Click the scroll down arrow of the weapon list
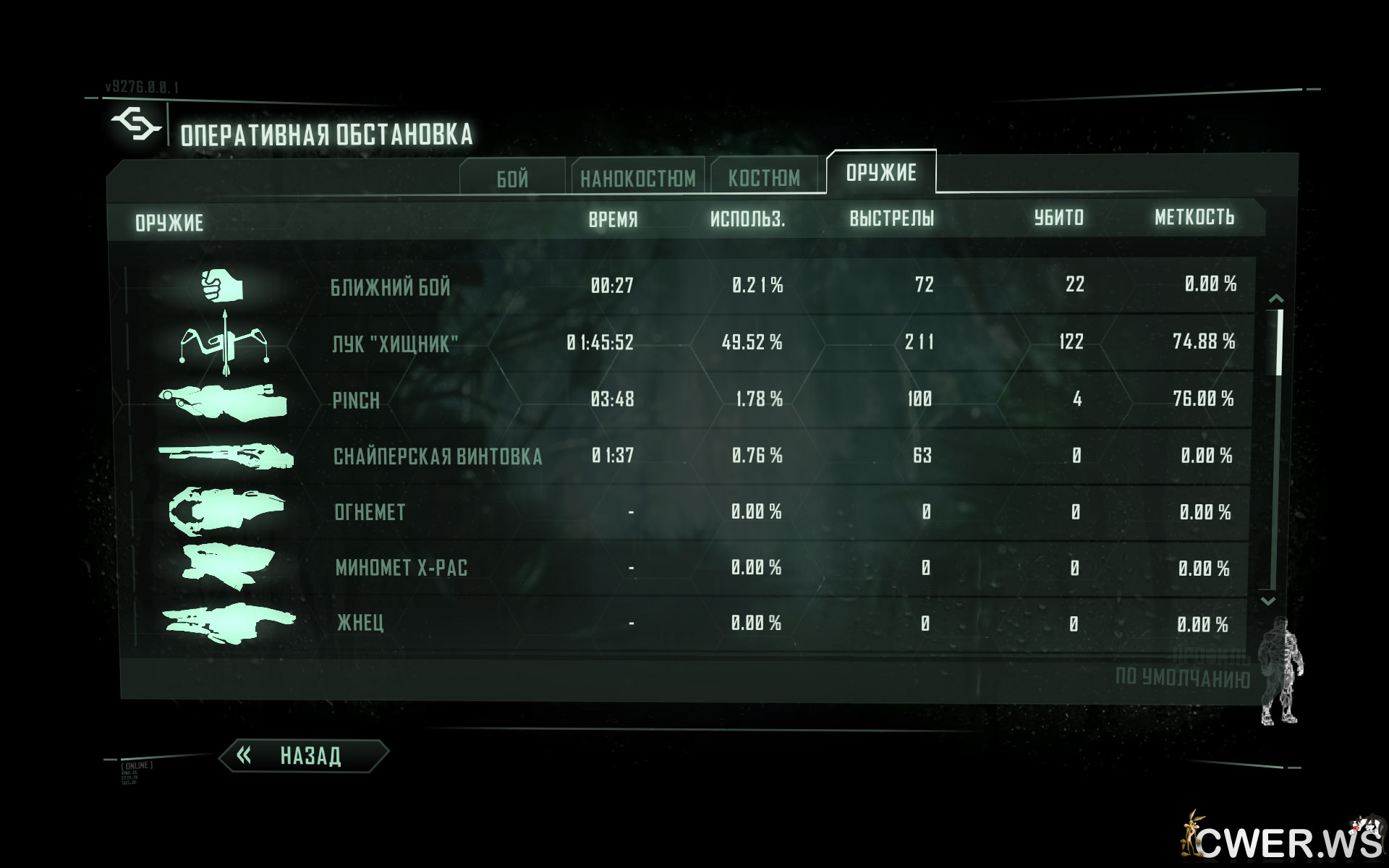Image resolution: width=1389 pixels, height=868 pixels. click(1268, 601)
